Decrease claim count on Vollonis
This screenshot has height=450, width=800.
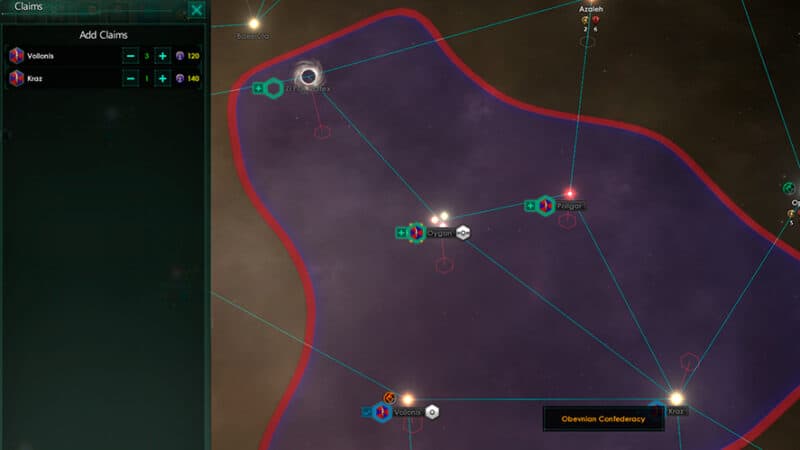point(130,56)
